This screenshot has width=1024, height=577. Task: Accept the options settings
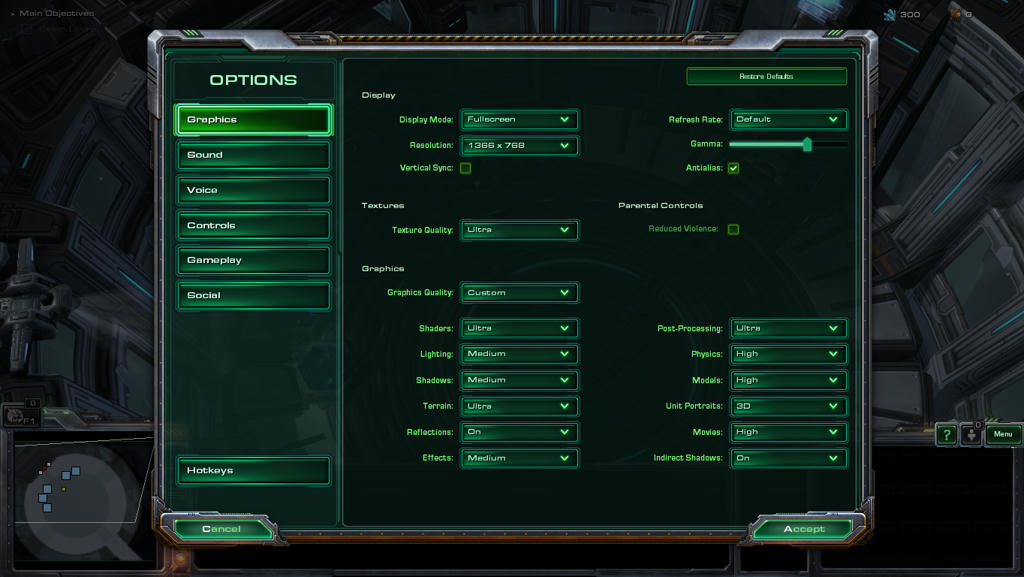click(x=804, y=529)
